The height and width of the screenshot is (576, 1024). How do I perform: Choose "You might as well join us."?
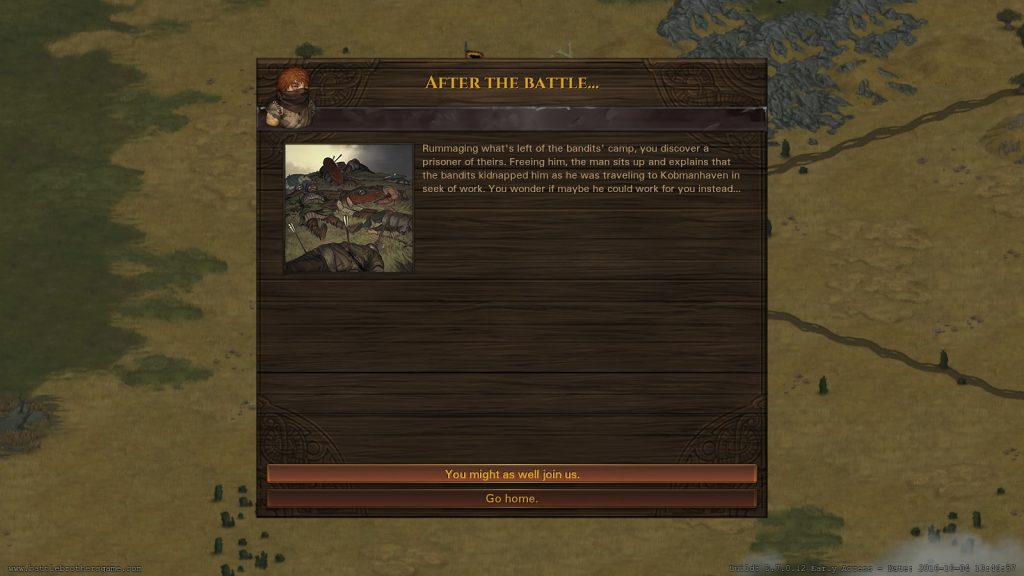(511, 474)
